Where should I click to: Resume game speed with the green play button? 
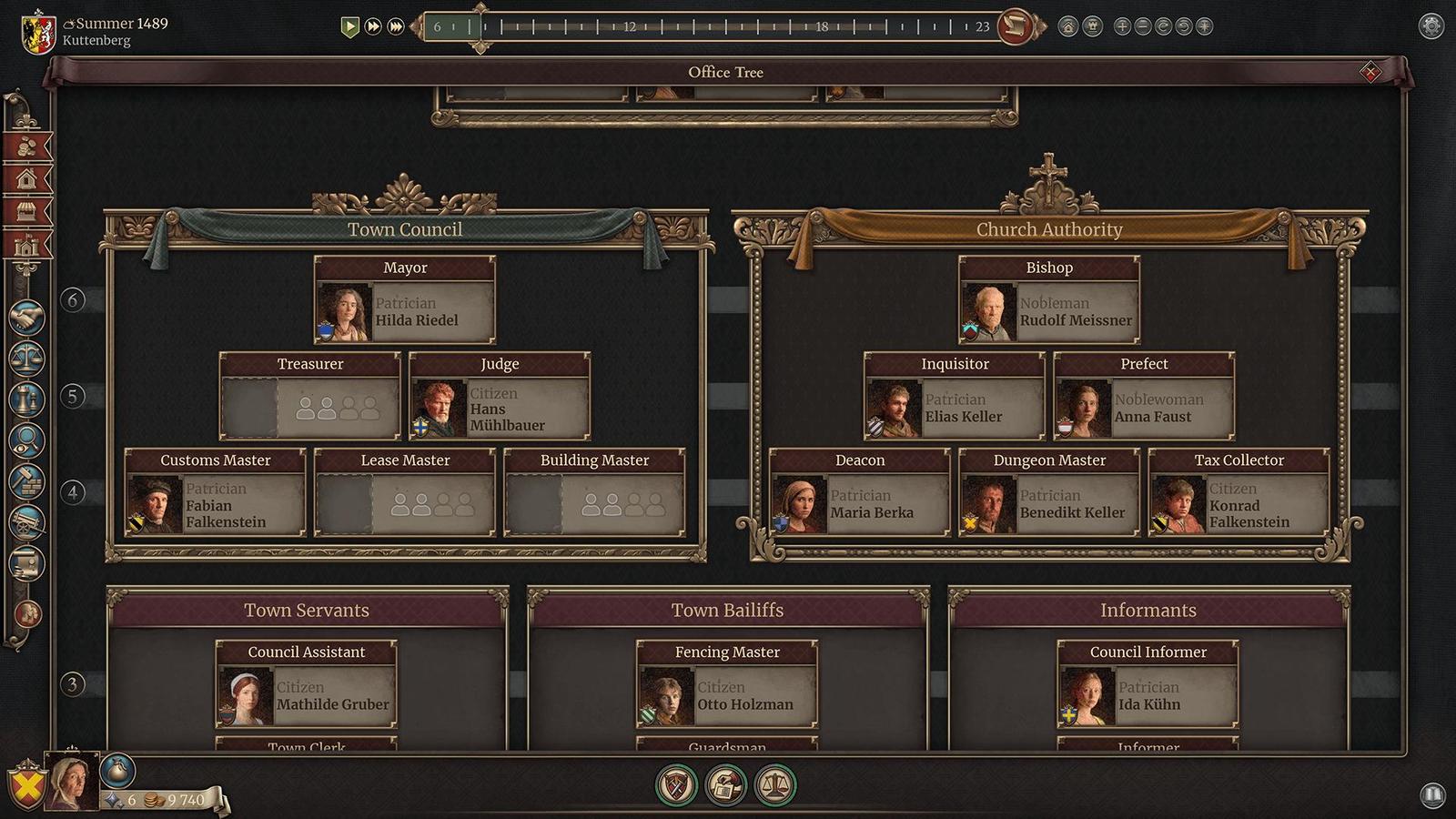coord(350,27)
